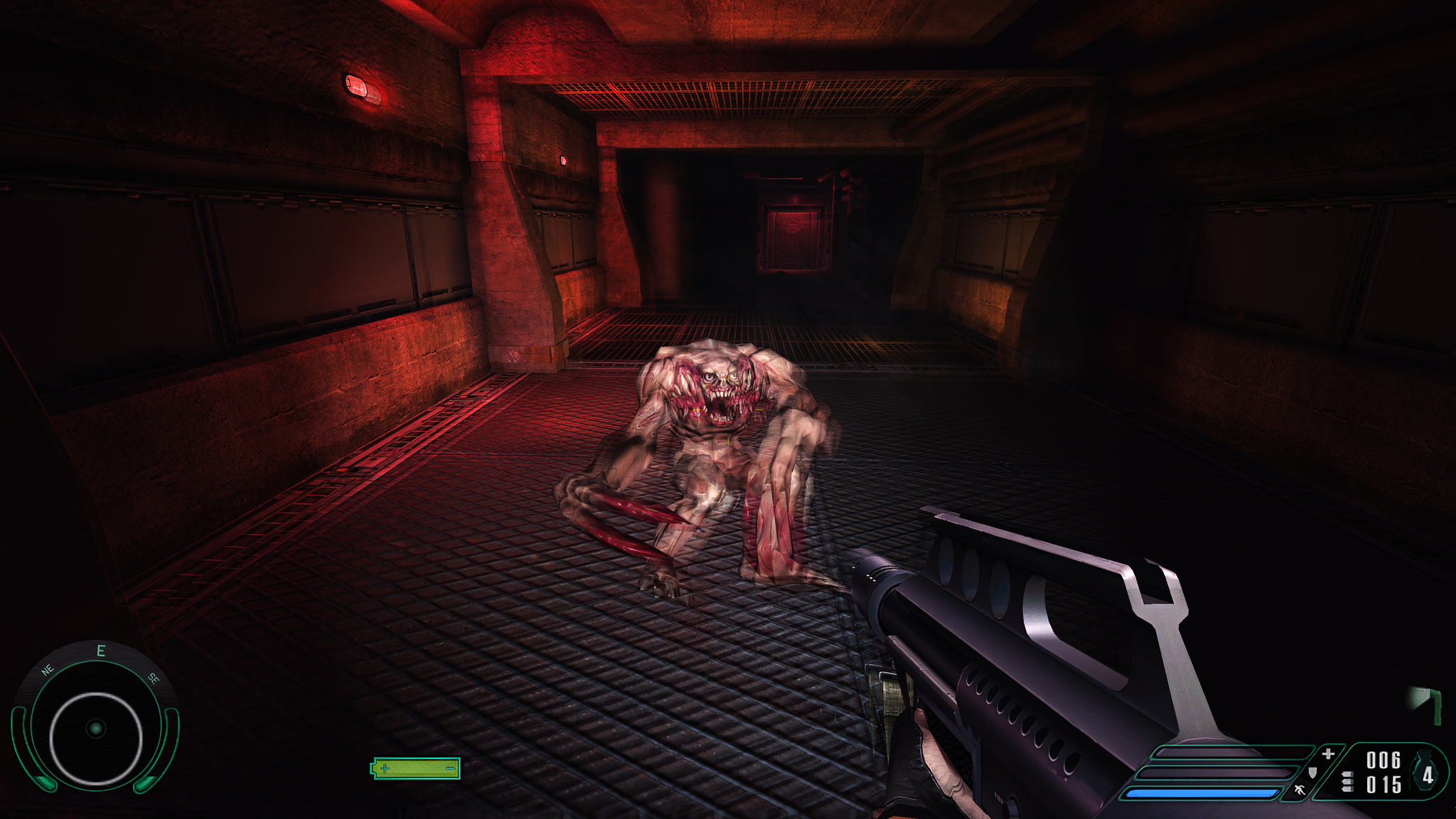Click the health cross icon
The width and height of the screenshot is (1456, 819).
pos(1327,754)
